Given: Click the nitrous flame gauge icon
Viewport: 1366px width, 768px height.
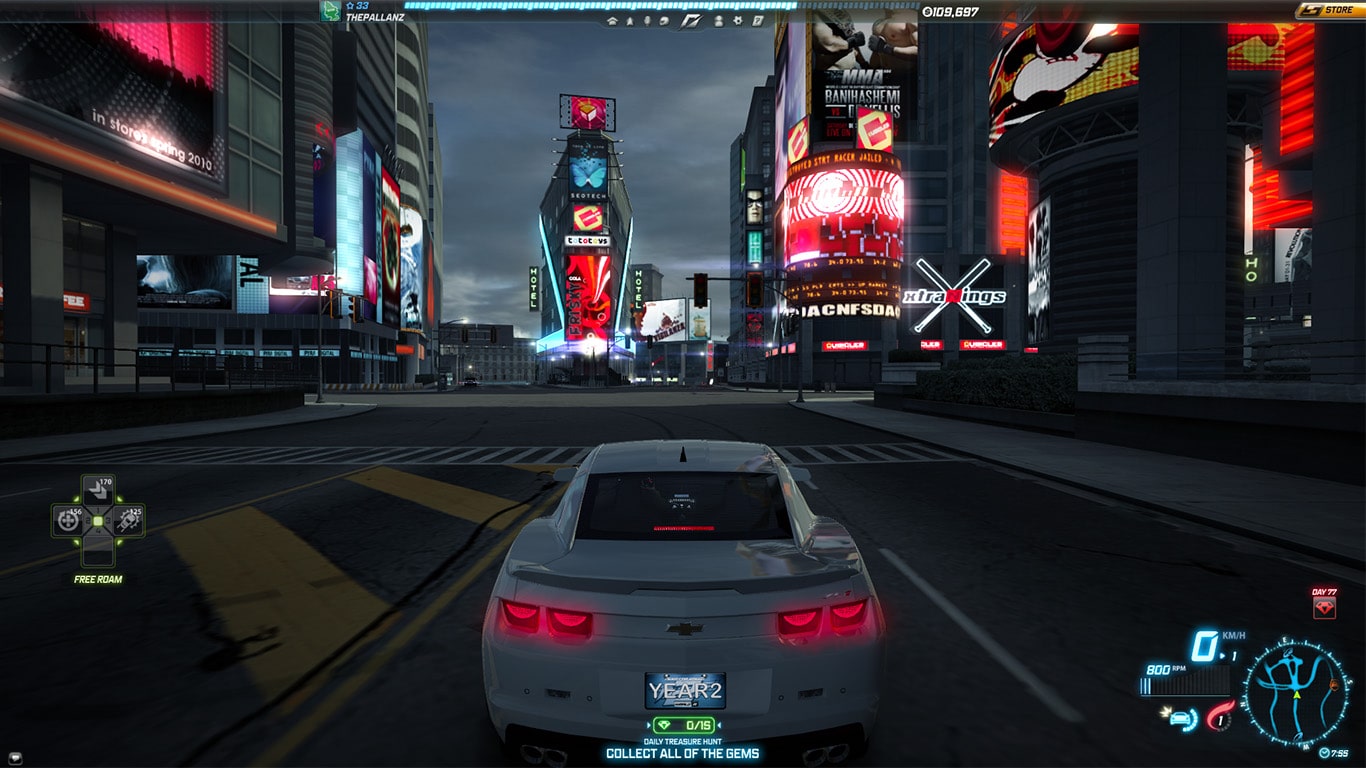Looking at the screenshot, I should point(1219,718).
